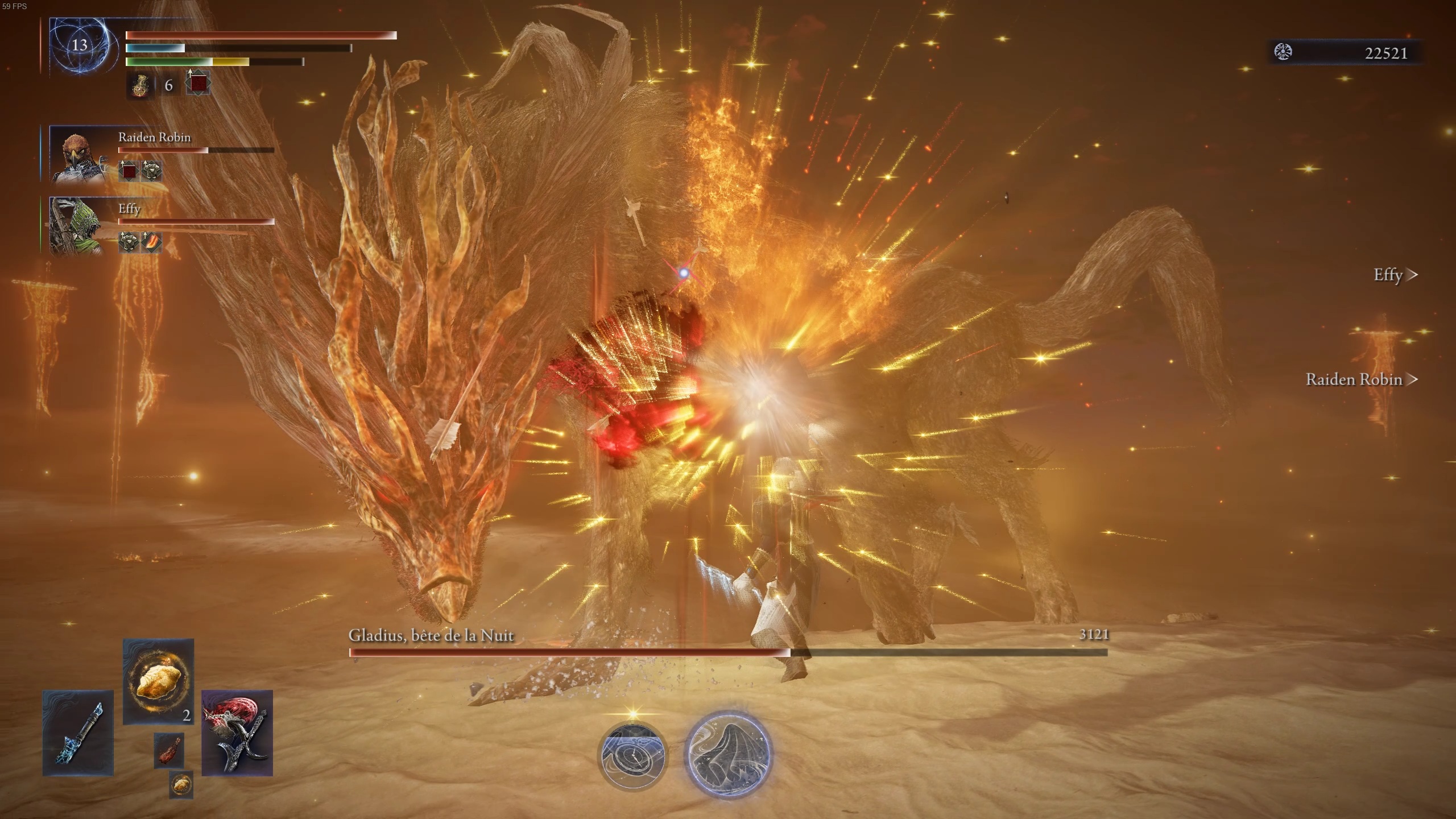1456x819 pixels.
Task: Inspect Effy's armor buff icon
Action: [129, 242]
